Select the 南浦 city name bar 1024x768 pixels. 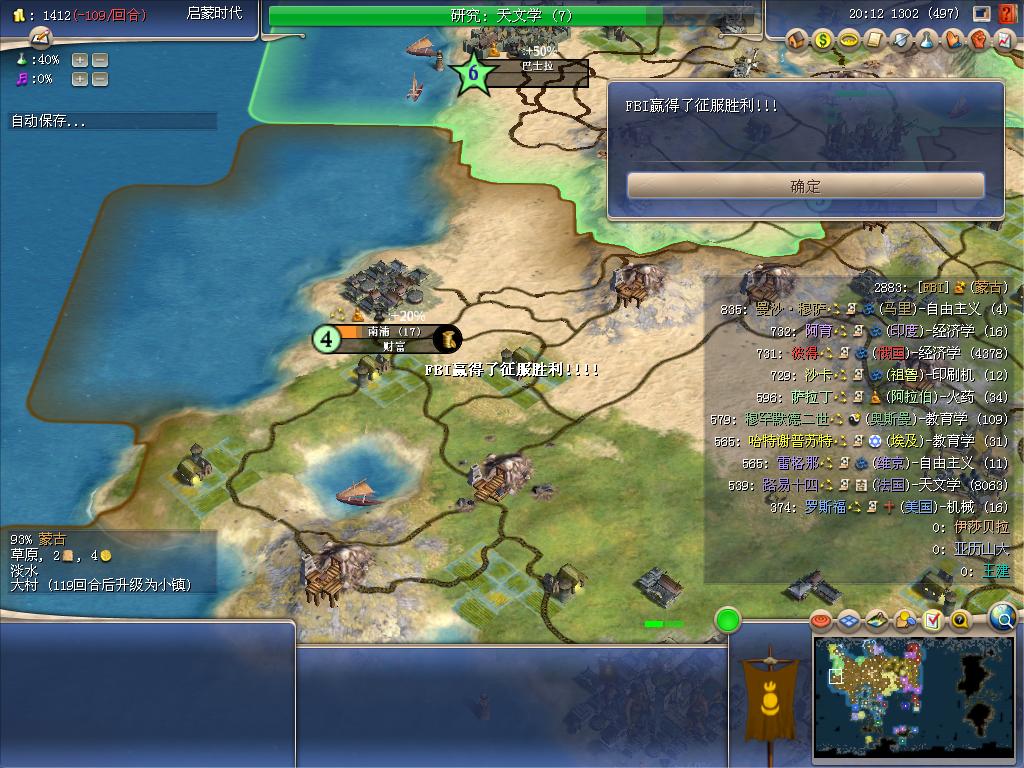393,332
